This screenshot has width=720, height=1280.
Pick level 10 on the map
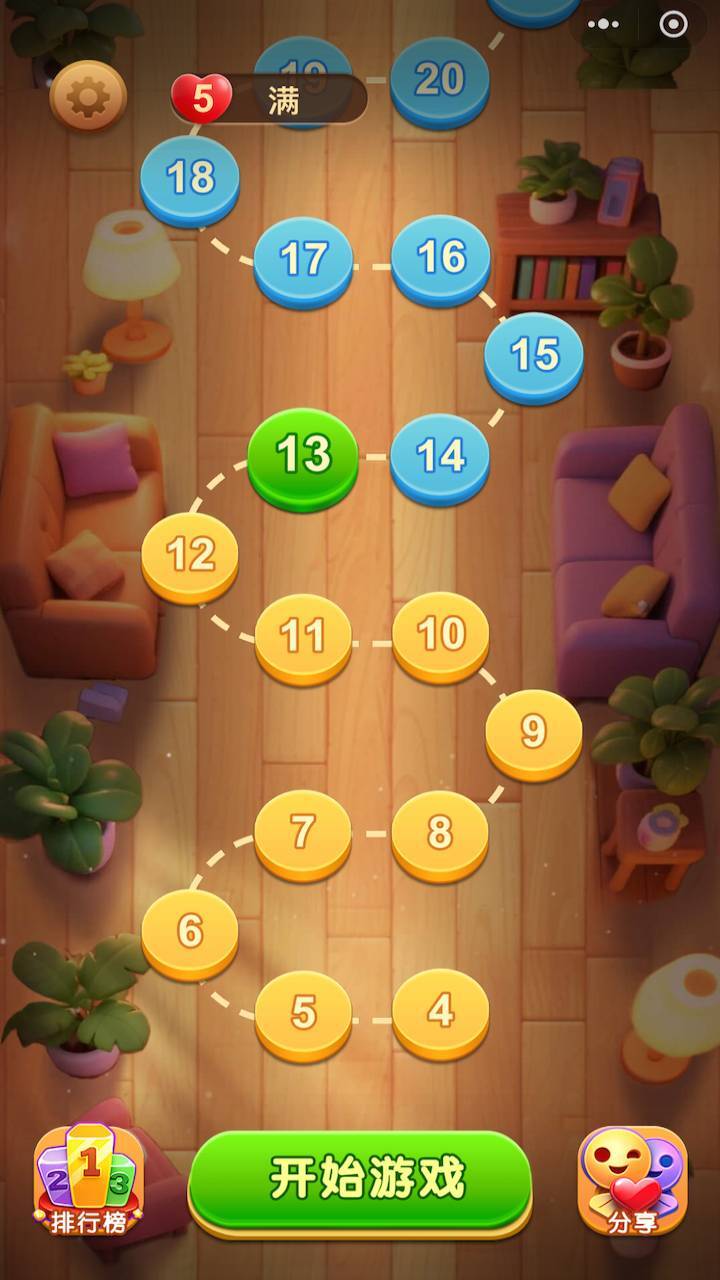click(440, 634)
